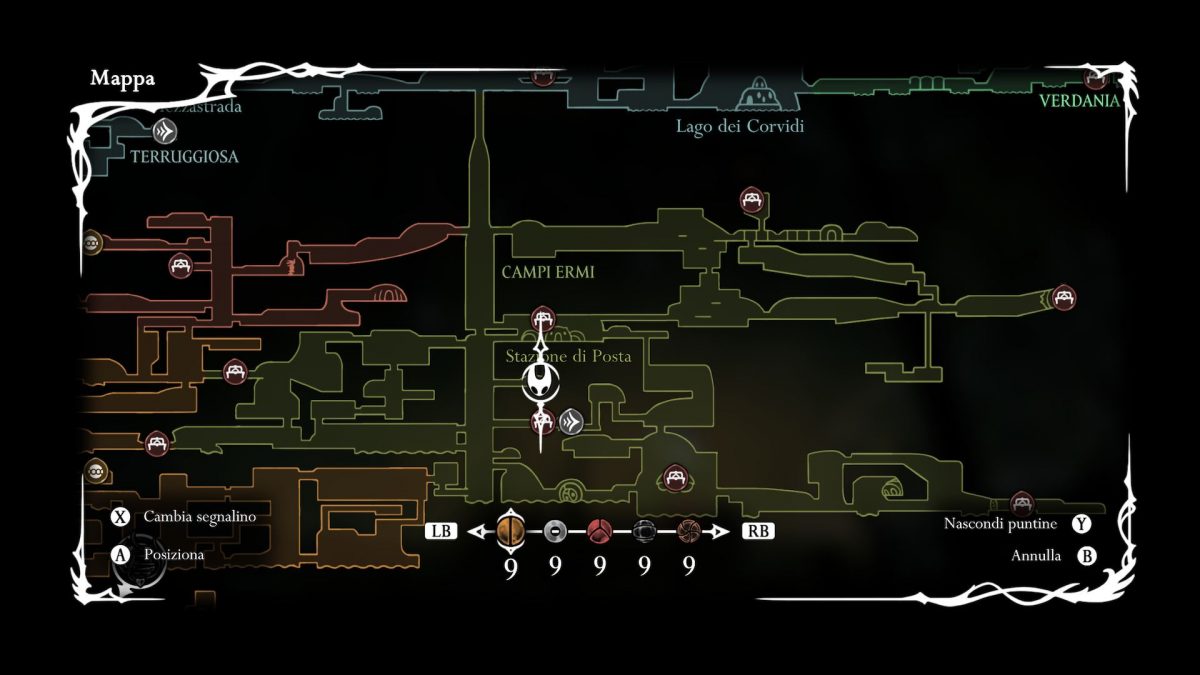
Task: Click the bench marker below Lago dei Corvidi
Action: point(751,200)
